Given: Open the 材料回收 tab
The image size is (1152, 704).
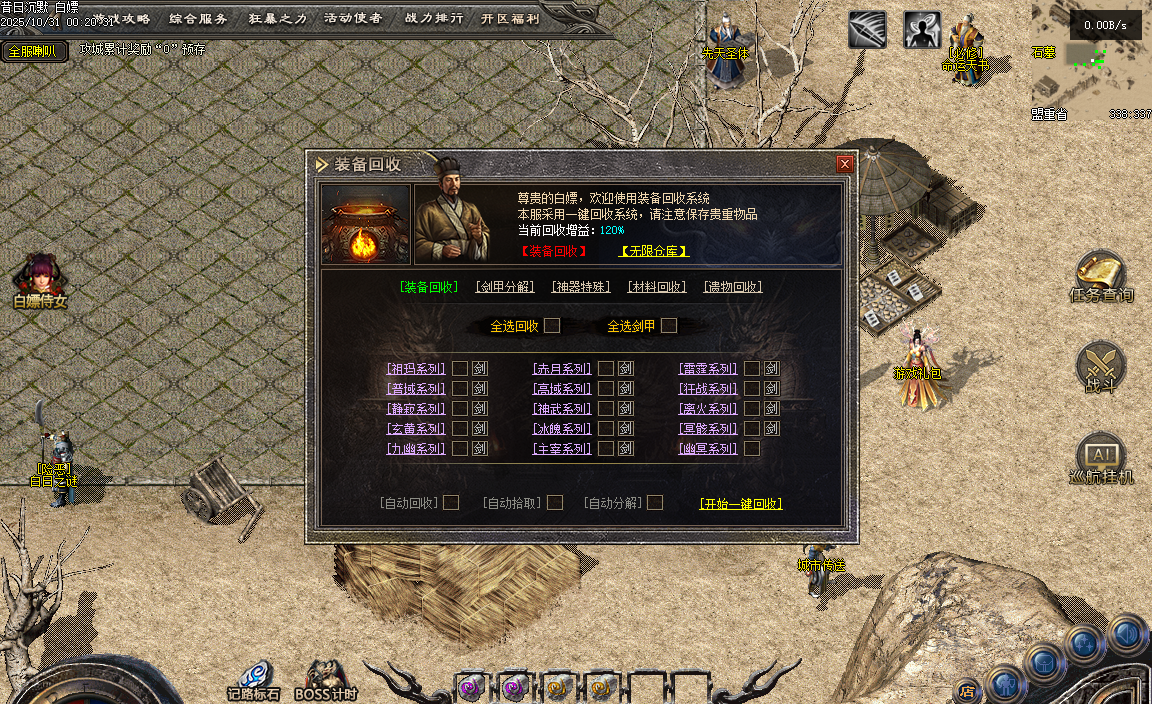Looking at the screenshot, I should [657, 287].
